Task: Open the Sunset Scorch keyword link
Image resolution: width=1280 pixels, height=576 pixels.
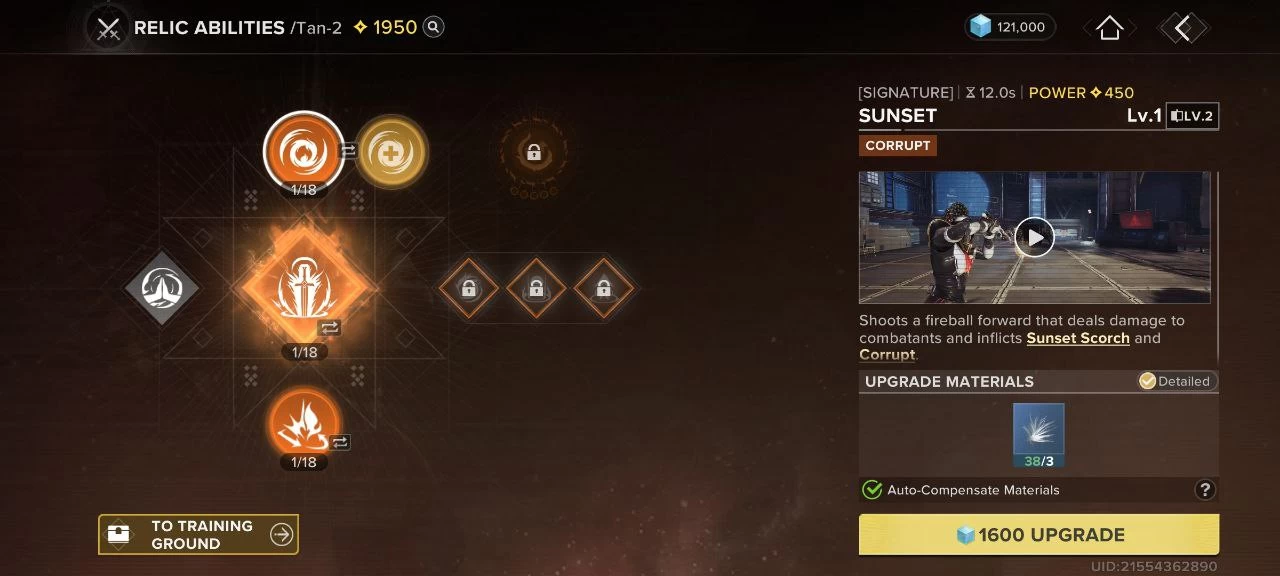Action: (x=1077, y=338)
